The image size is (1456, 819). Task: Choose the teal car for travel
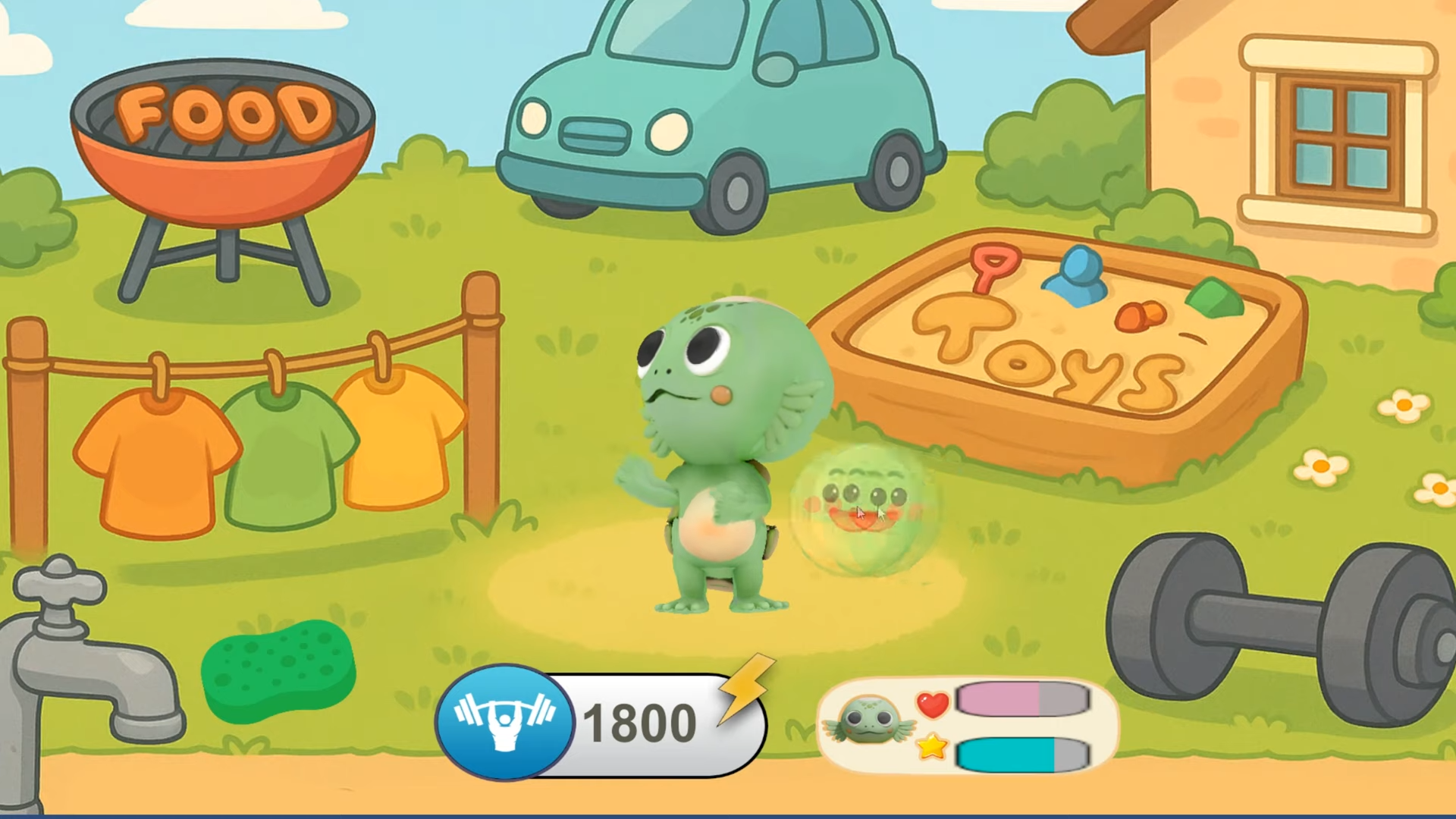pyautogui.click(x=720, y=114)
